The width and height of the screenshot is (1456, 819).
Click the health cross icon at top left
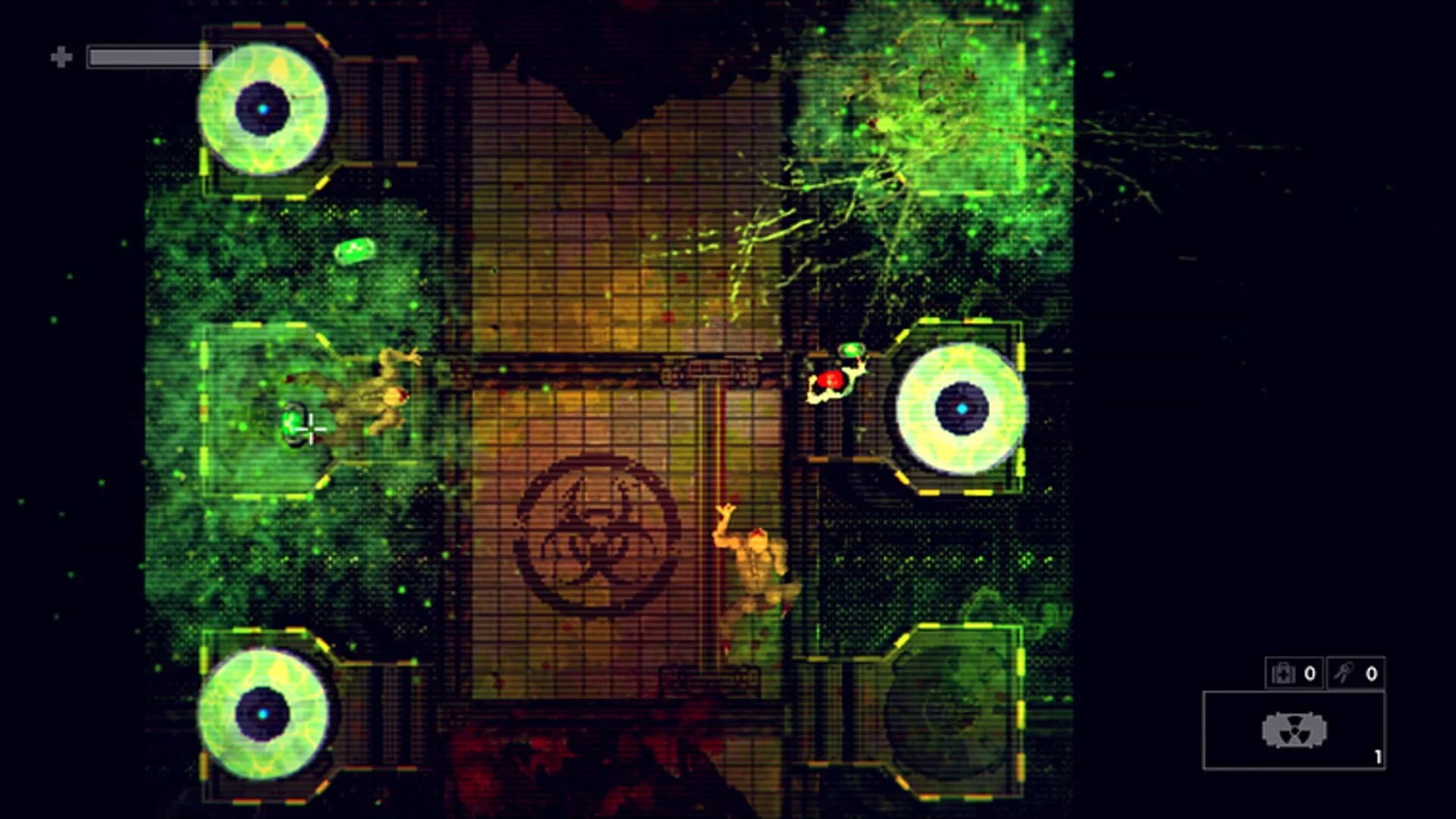61,55
